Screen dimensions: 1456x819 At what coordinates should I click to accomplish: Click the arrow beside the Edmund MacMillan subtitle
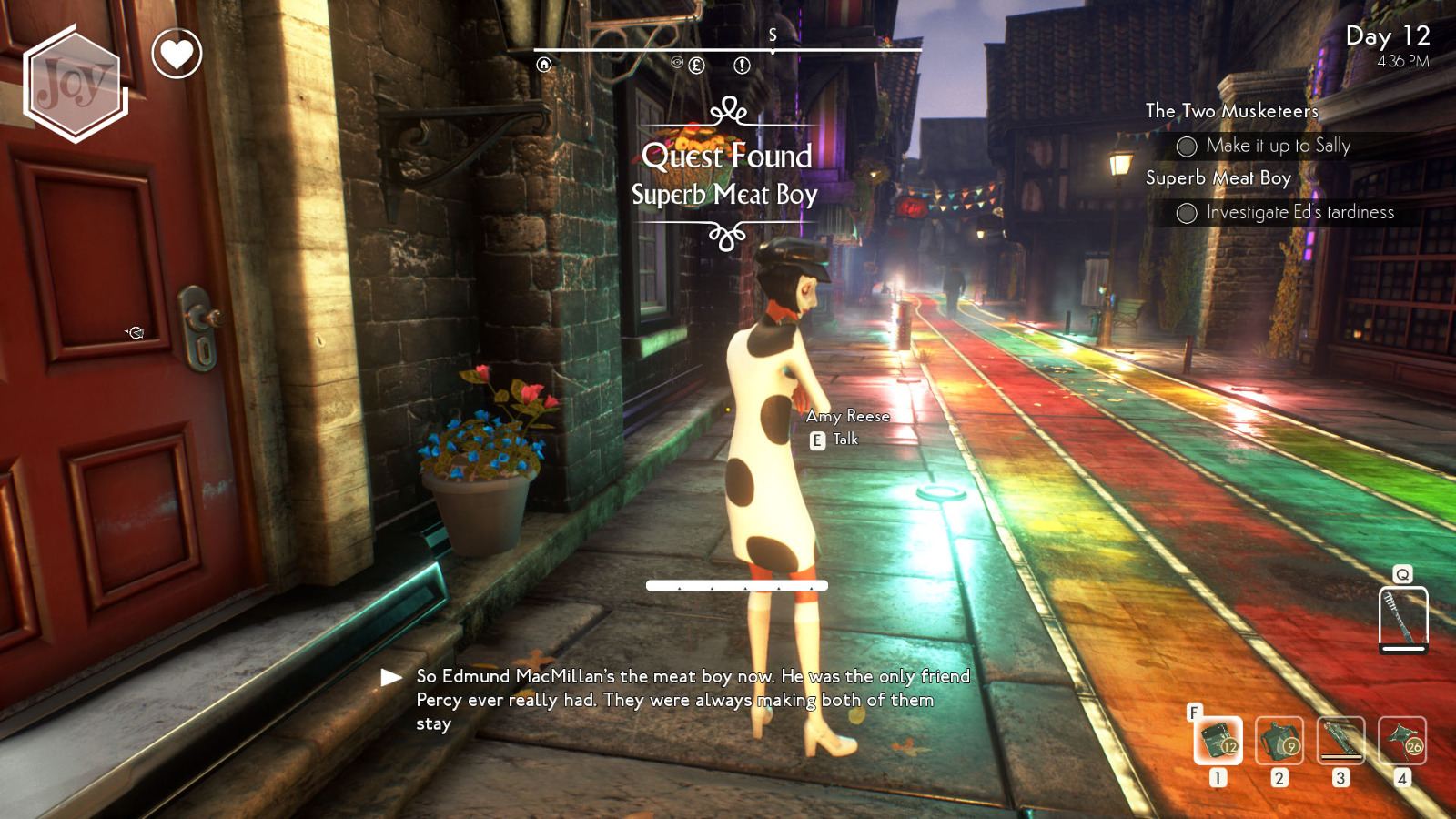[390, 677]
